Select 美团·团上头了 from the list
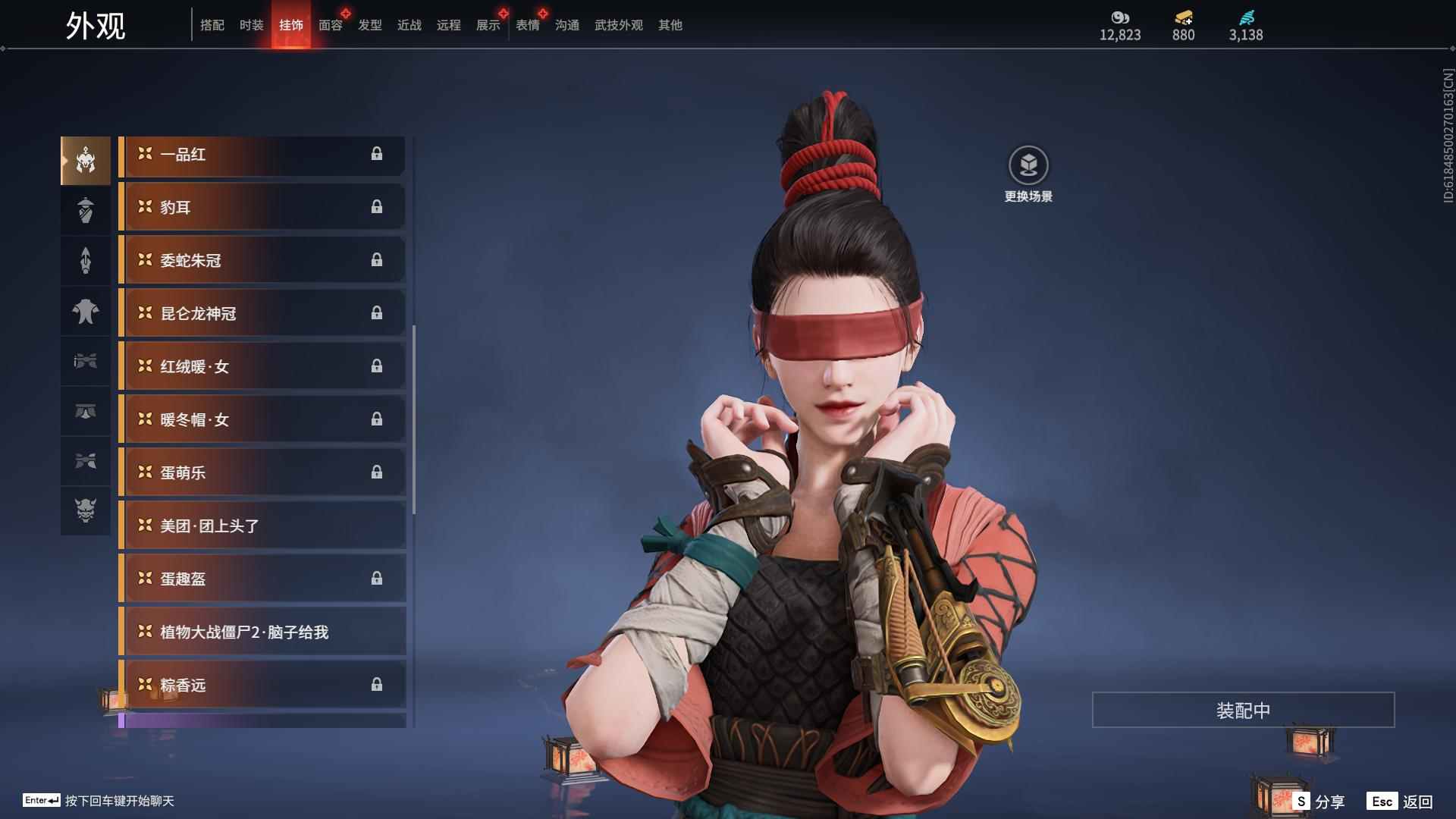 pos(262,526)
